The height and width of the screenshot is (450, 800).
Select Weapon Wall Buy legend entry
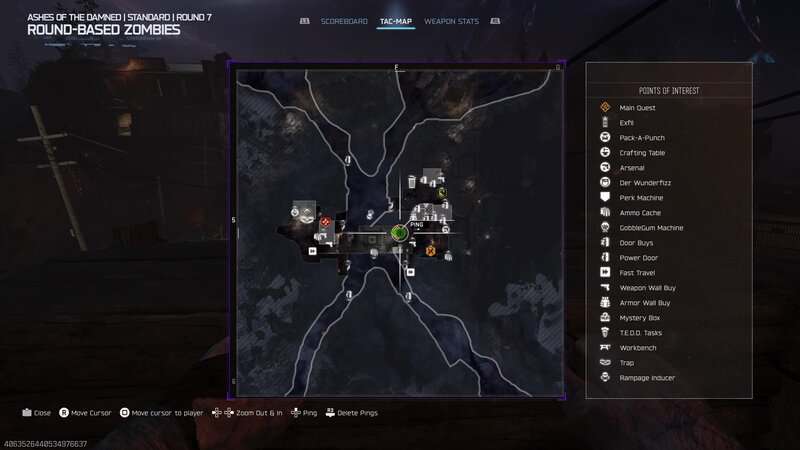(x=645, y=288)
